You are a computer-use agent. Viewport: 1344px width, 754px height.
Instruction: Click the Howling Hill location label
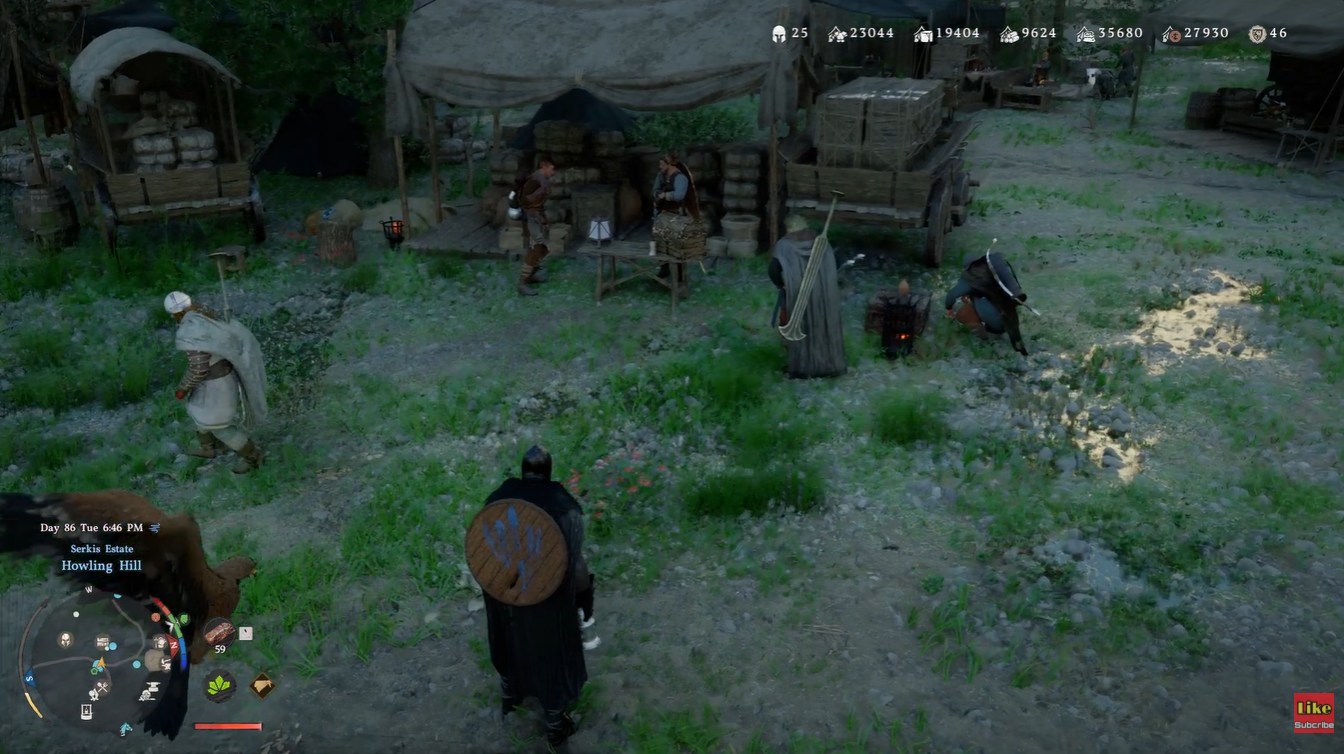point(103,565)
